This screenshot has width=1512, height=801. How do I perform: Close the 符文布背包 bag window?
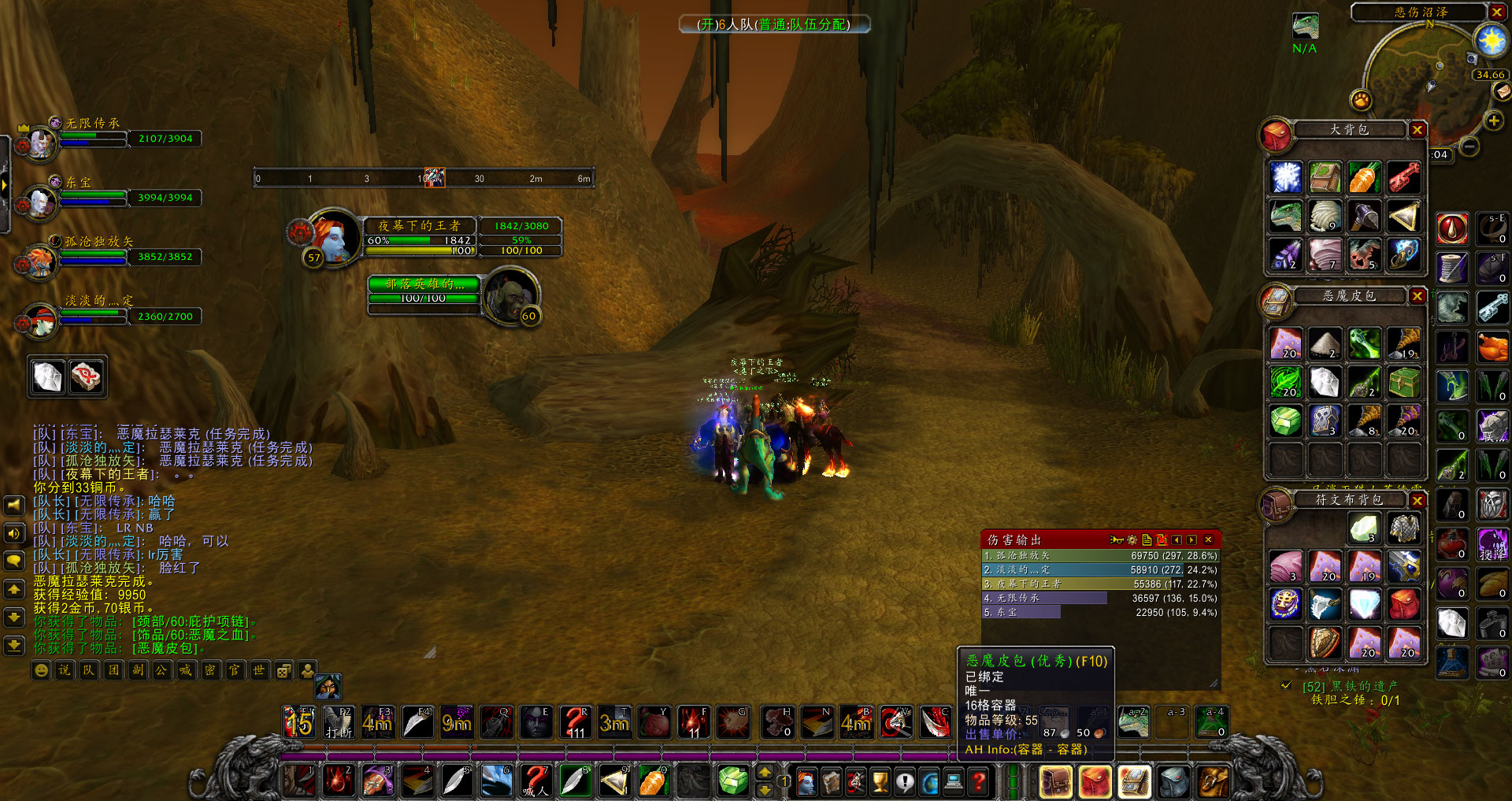pos(1417,500)
